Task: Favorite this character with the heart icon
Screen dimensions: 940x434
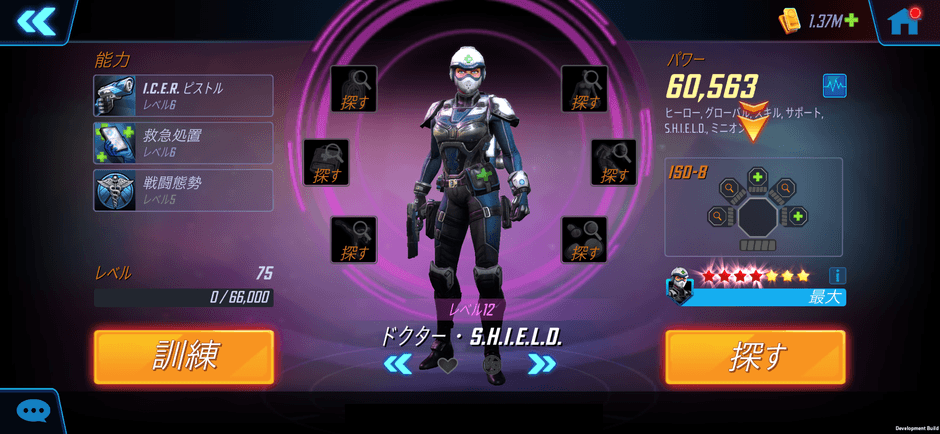Action: (448, 365)
